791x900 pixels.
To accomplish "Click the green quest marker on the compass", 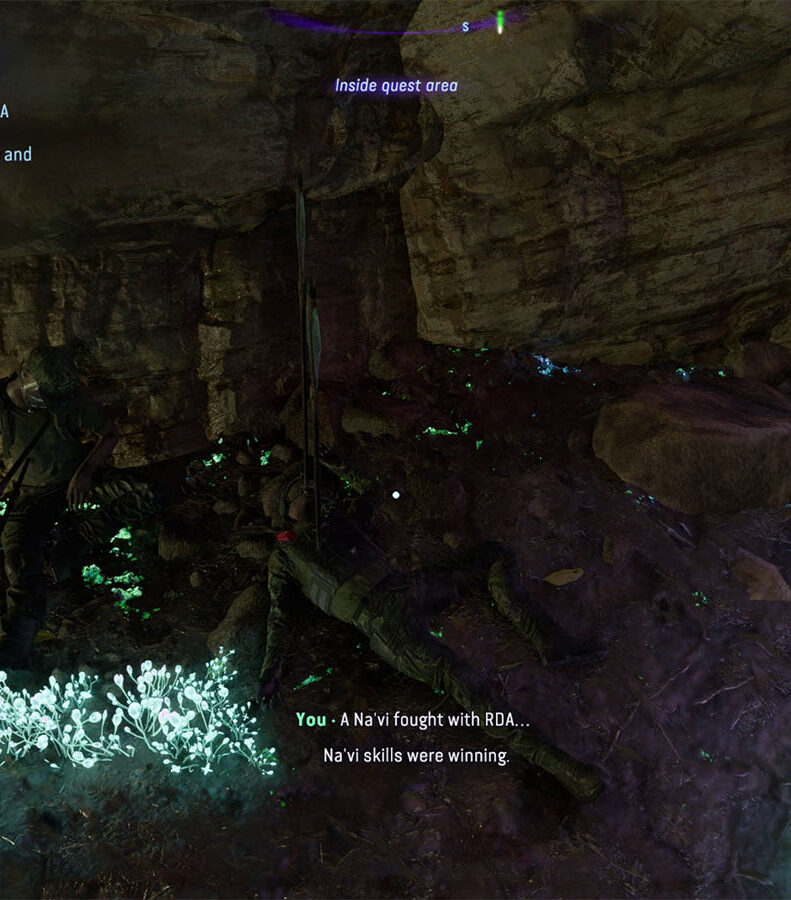I will point(499,19).
